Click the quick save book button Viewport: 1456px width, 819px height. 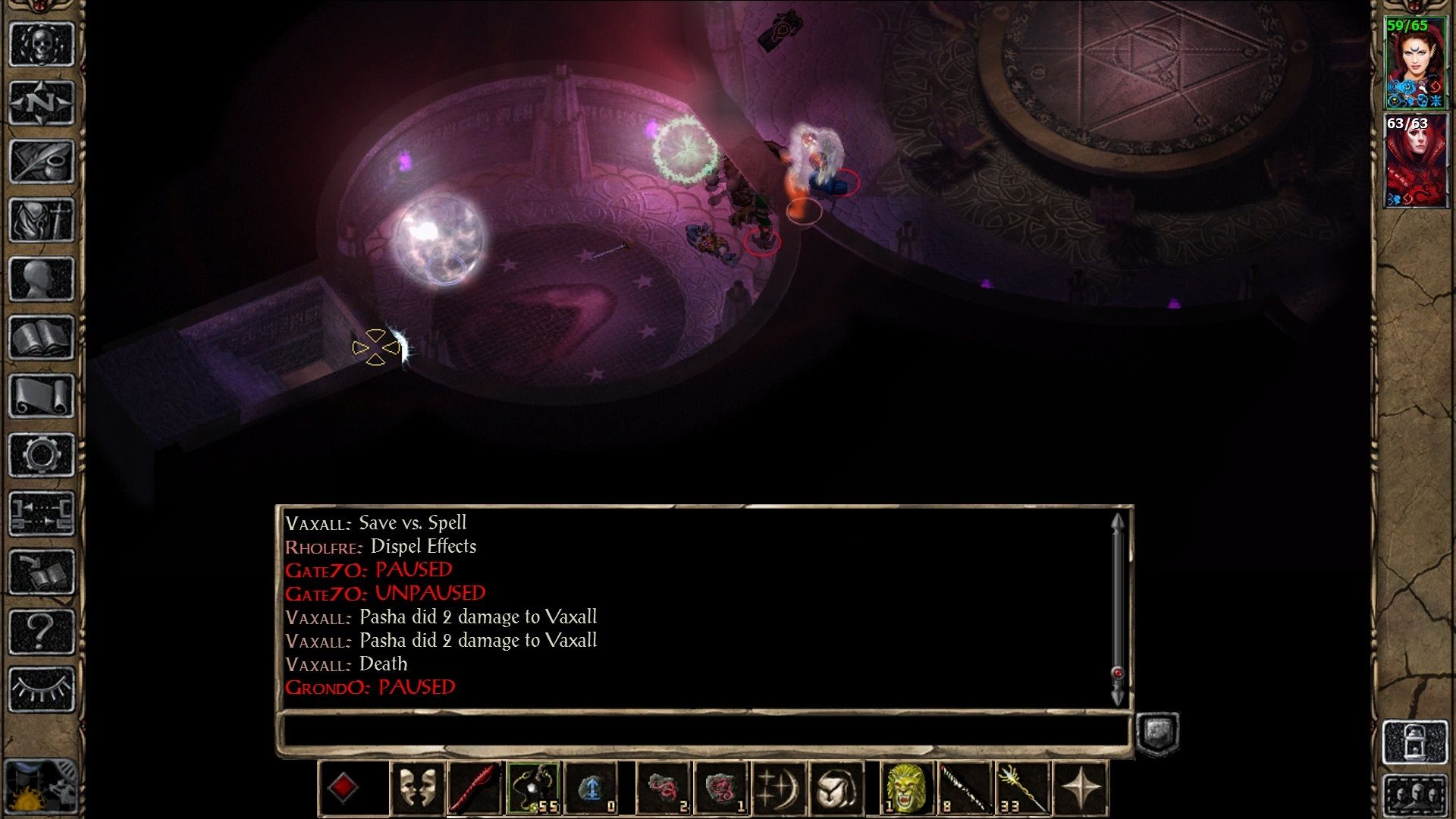point(42,573)
